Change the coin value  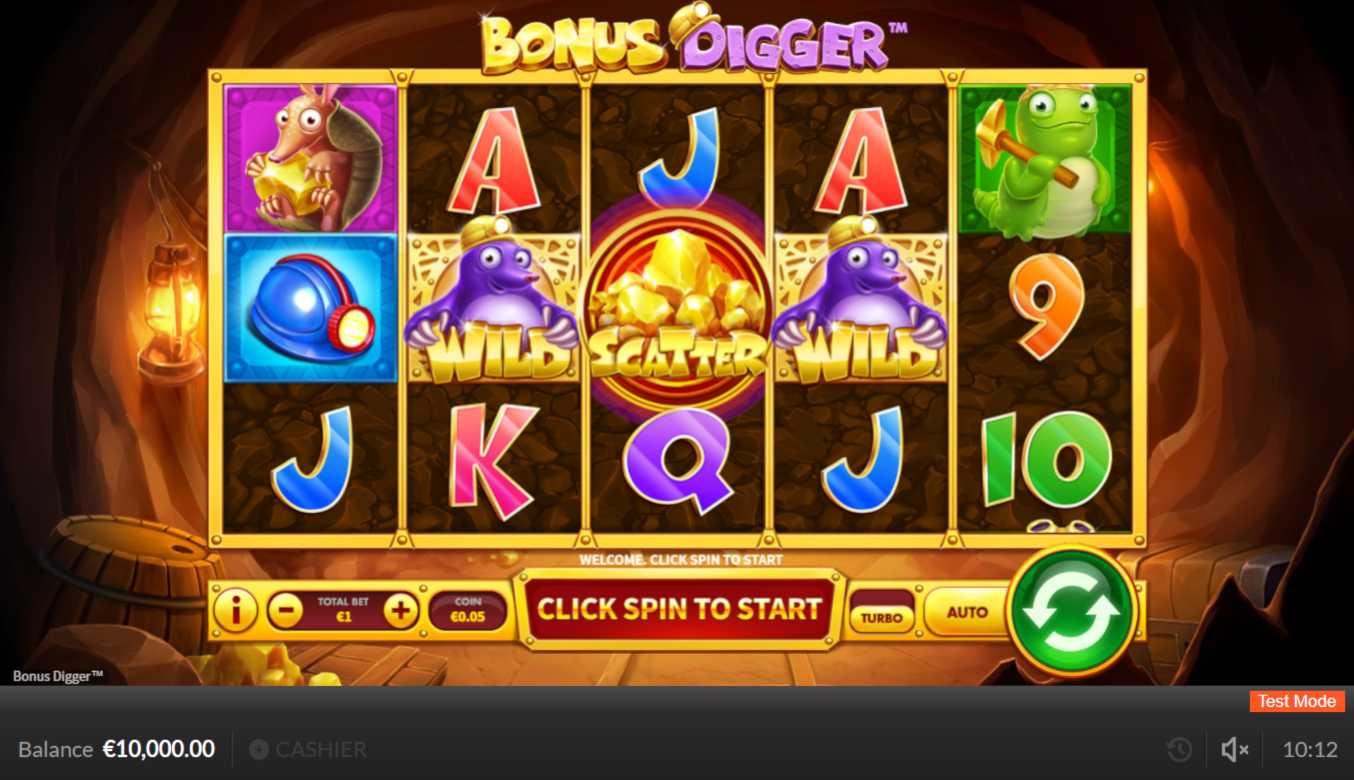(x=468, y=610)
